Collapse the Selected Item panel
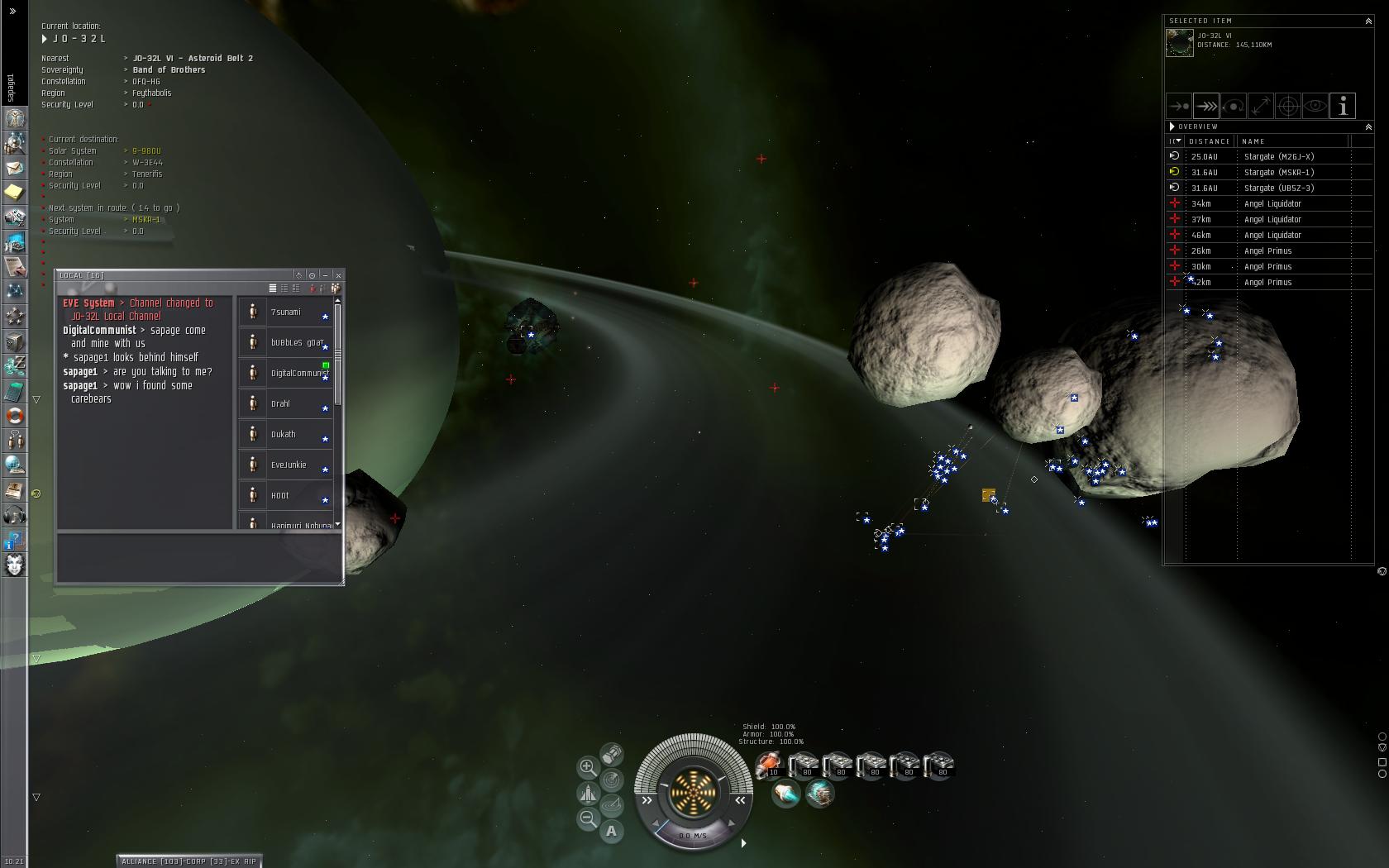The image size is (1389, 868). (1368, 21)
